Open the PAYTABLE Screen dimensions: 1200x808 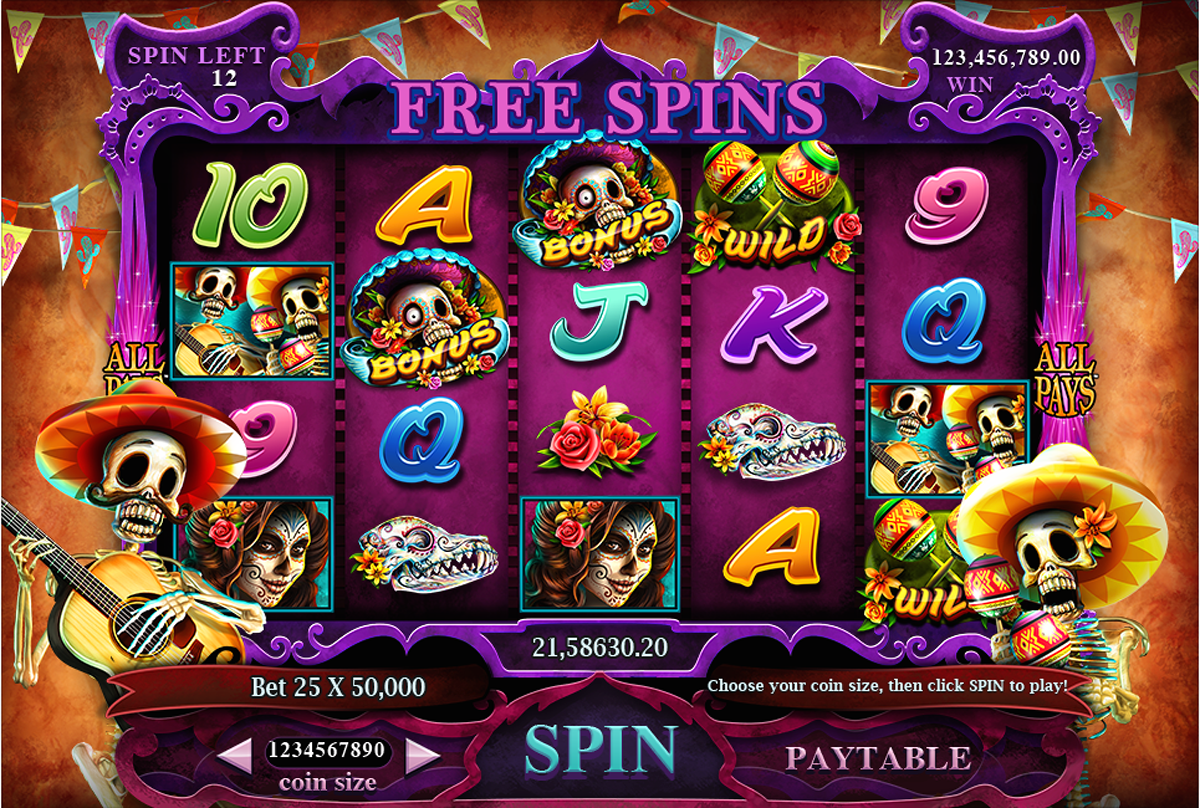tap(877, 758)
